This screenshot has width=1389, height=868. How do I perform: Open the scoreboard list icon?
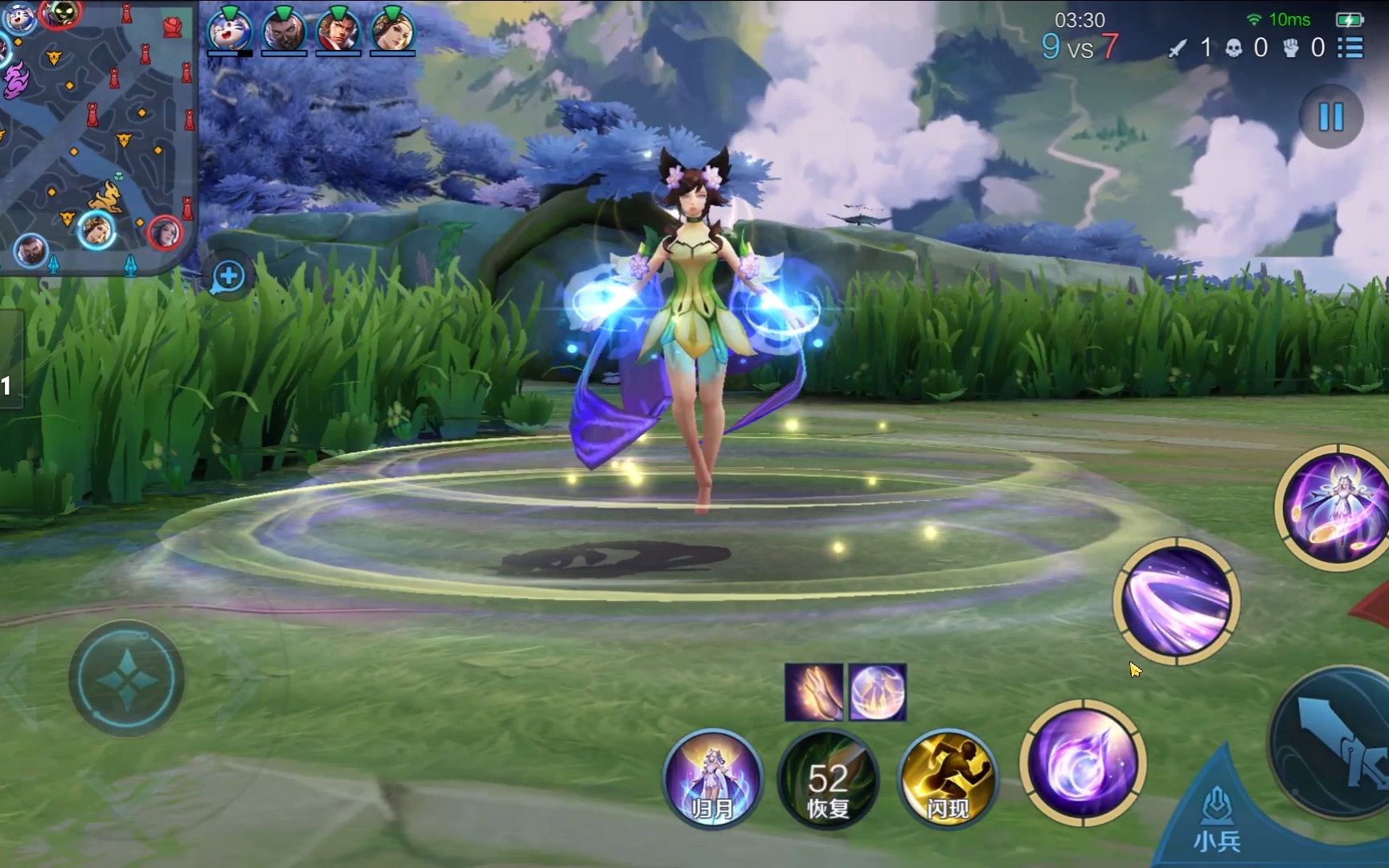pos(1350,47)
